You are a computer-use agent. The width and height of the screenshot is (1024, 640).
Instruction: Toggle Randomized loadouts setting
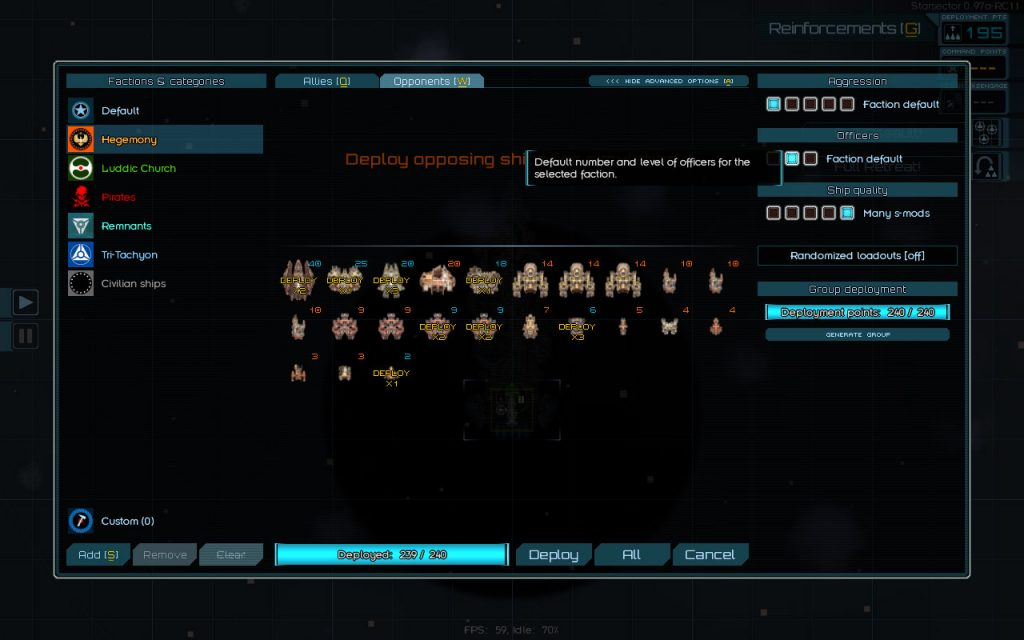857,256
